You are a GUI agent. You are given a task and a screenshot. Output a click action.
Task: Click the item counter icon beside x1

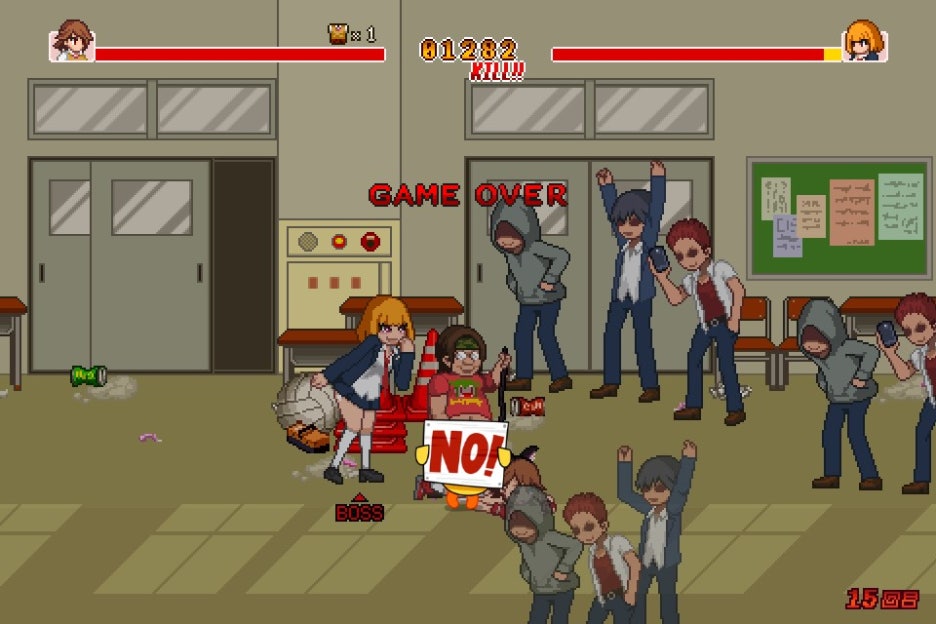[x=338, y=34]
